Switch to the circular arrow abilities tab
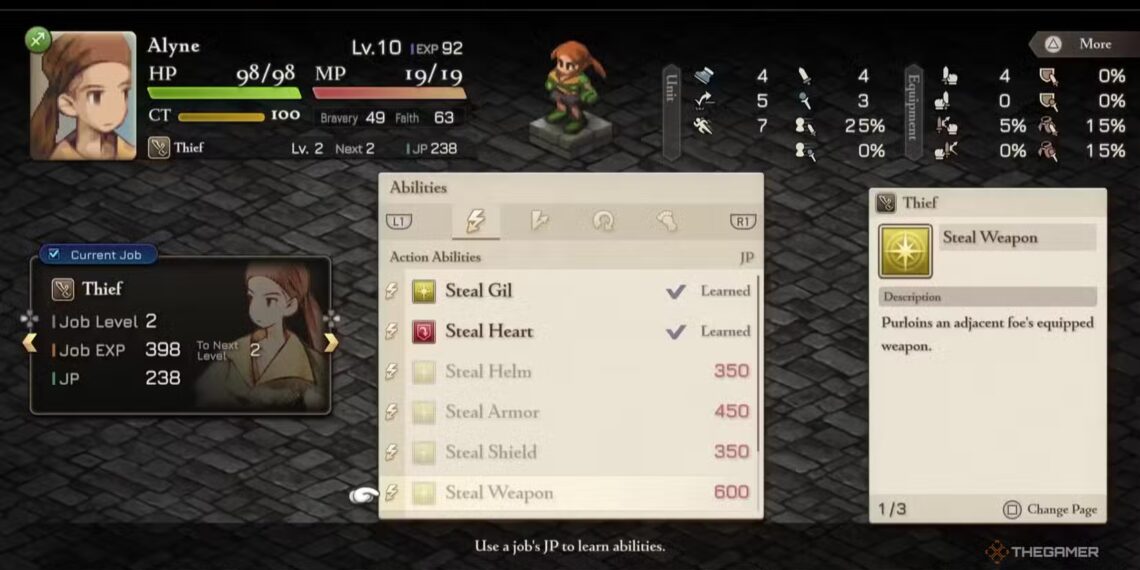1140x570 pixels. [603, 221]
